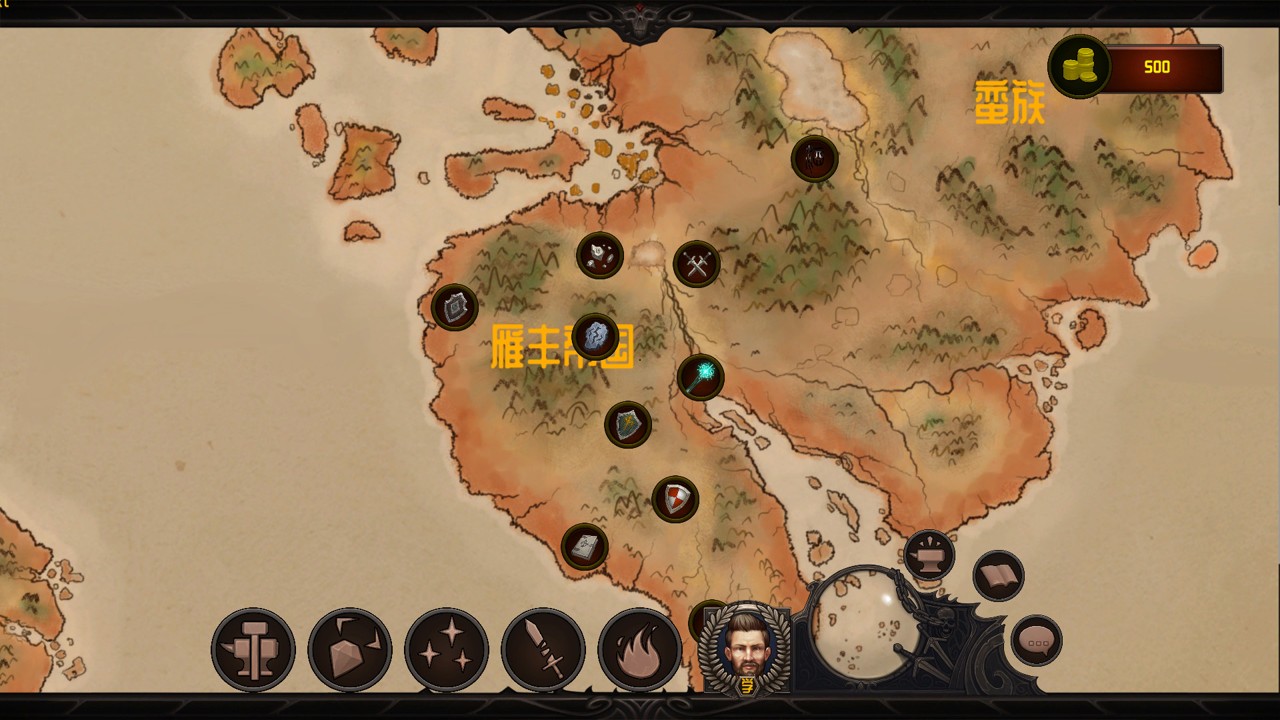The height and width of the screenshot is (720, 1280).
Task: Open the anvil and hammer forge button
Action: (253, 650)
